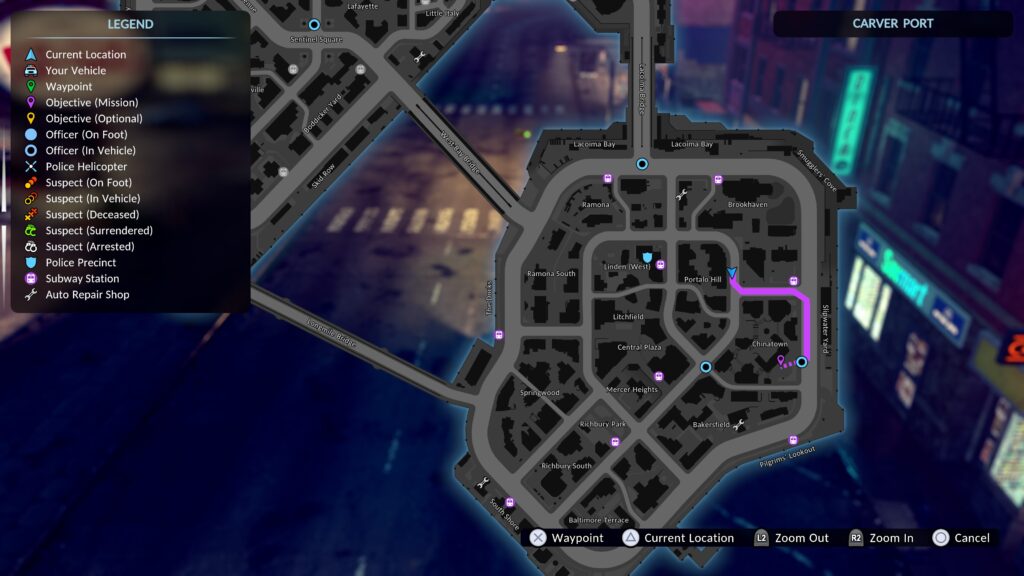The image size is (1024, 576).
Task: Select the subway station at Pilgrims' Lookout
Action: click(793, 440)
